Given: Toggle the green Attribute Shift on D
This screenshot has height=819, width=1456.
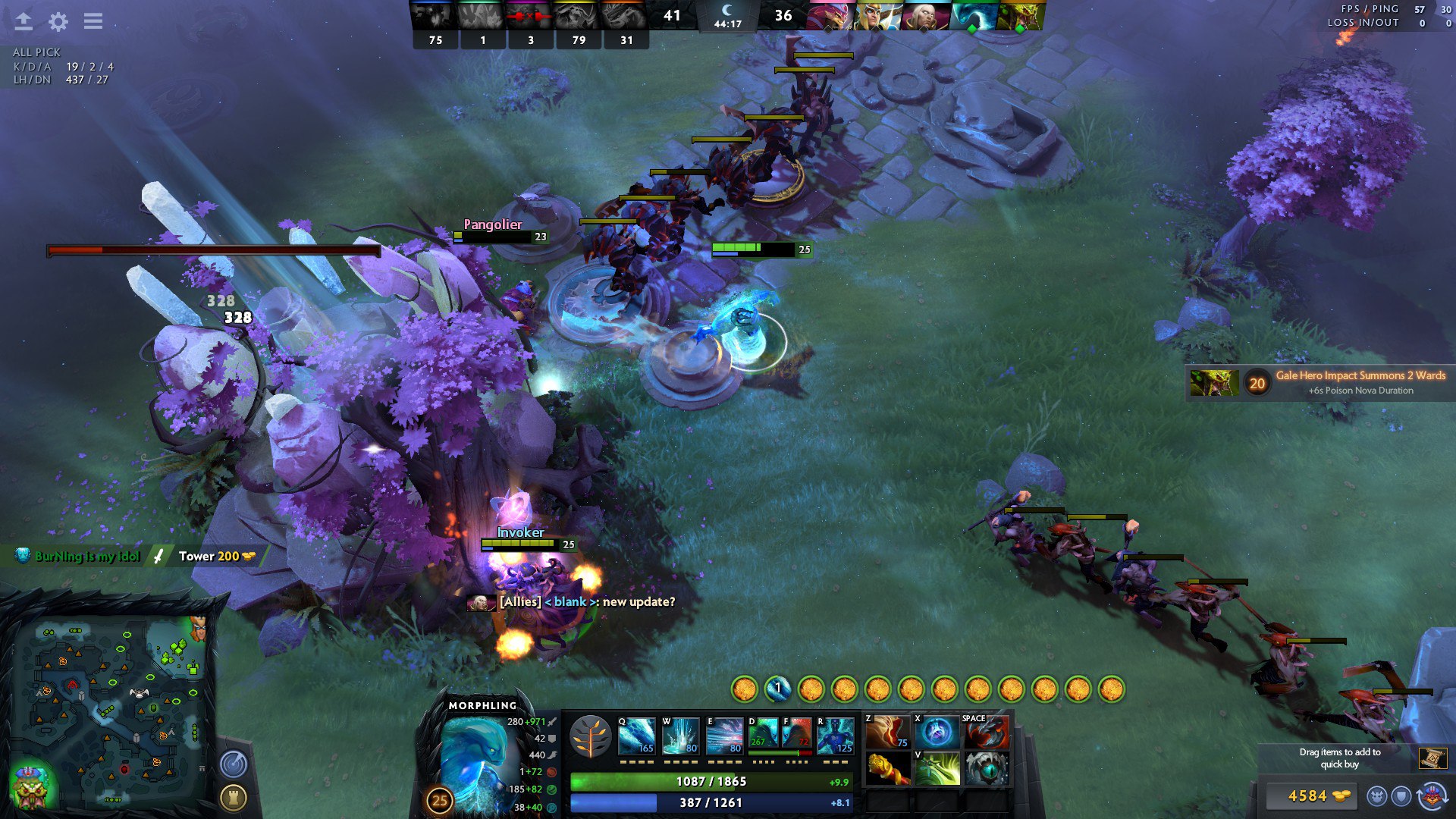Looking at the screenshot, I should (x=762, y=735).
